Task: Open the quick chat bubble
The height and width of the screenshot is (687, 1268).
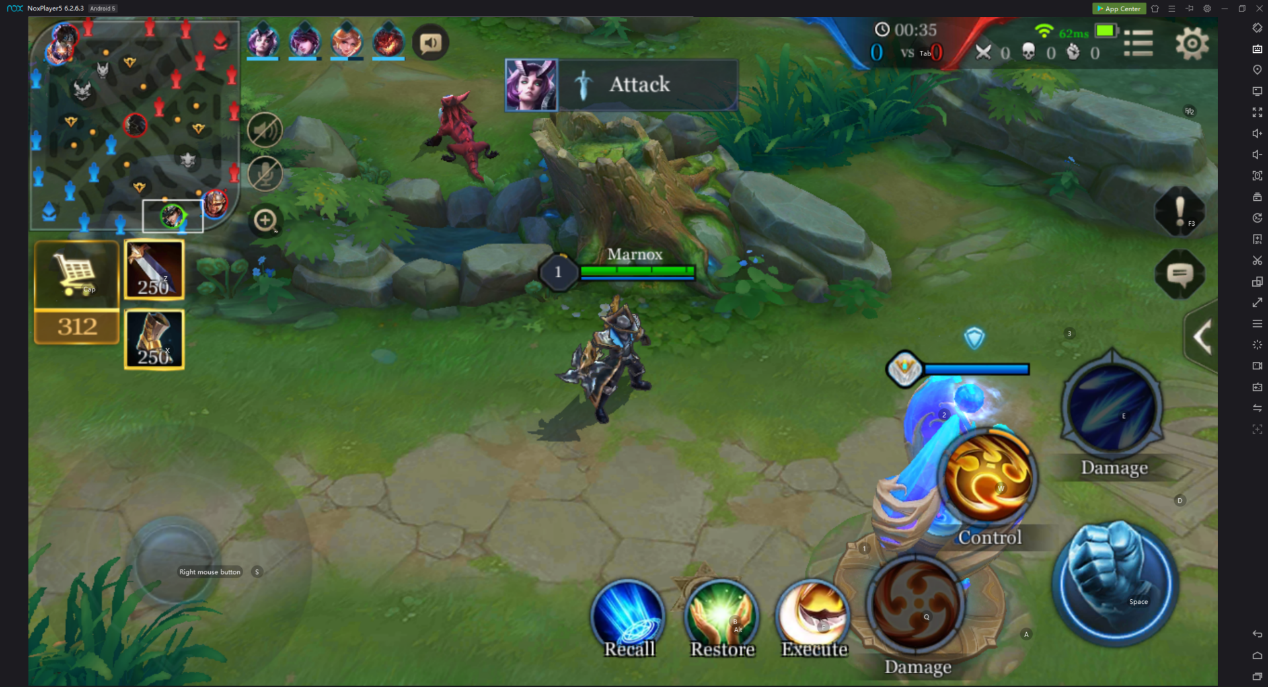Action: [x=1180, y=273]
